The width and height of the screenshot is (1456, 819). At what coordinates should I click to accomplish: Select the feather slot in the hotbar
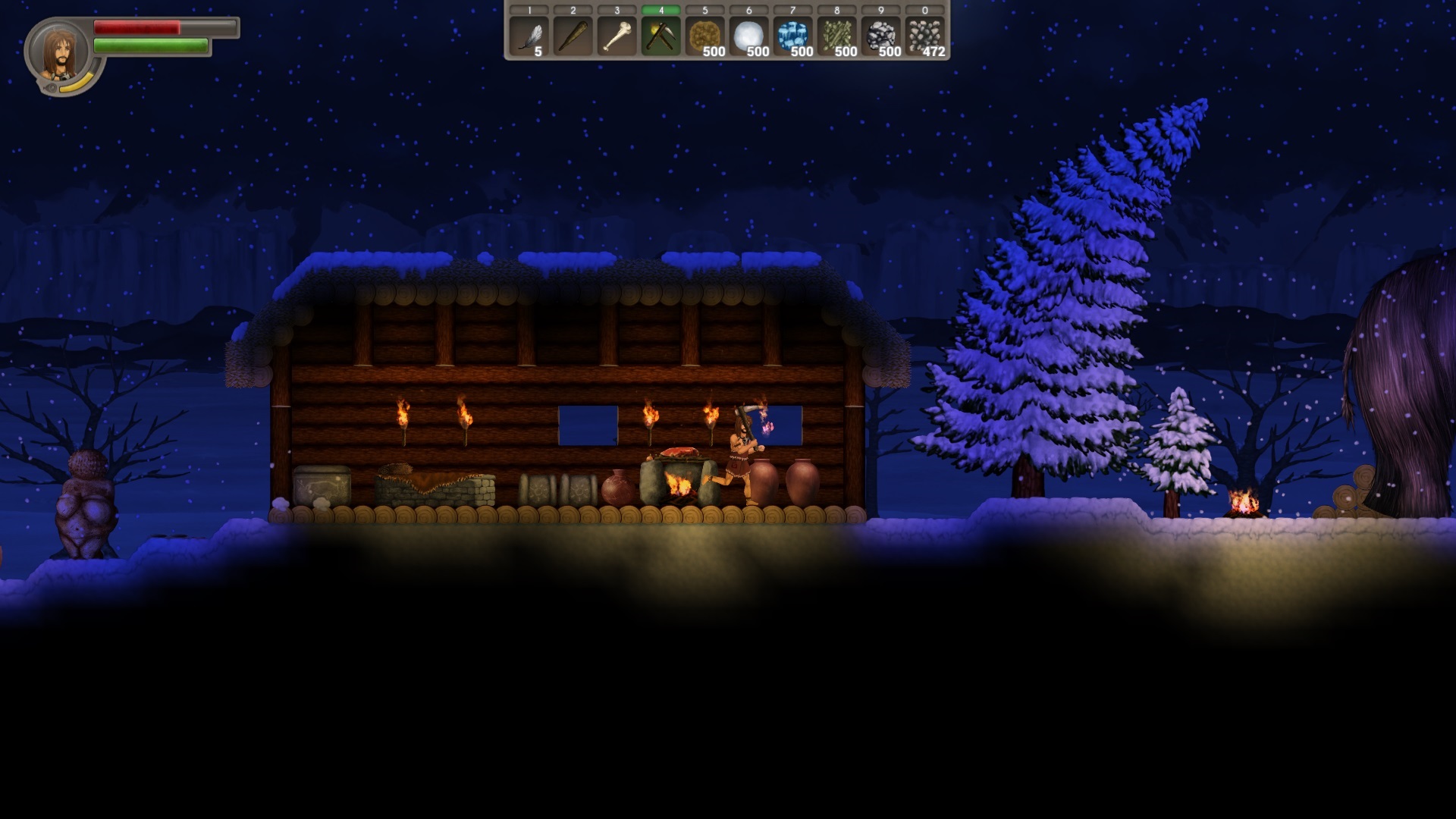pos(529,36)
